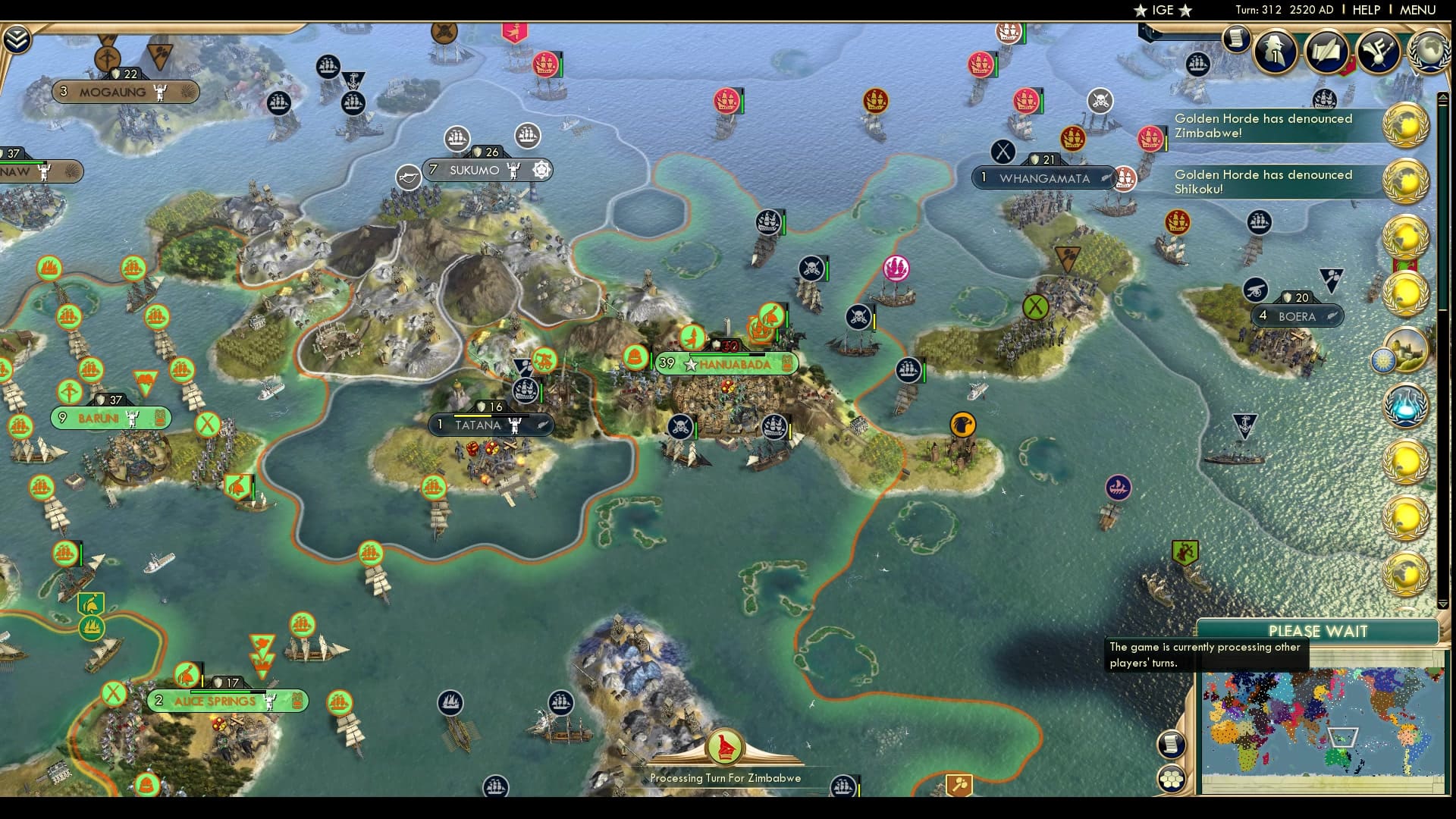Open the MENU
The width and height of the screenshot is (1456, 819).
click(1419, 11)
